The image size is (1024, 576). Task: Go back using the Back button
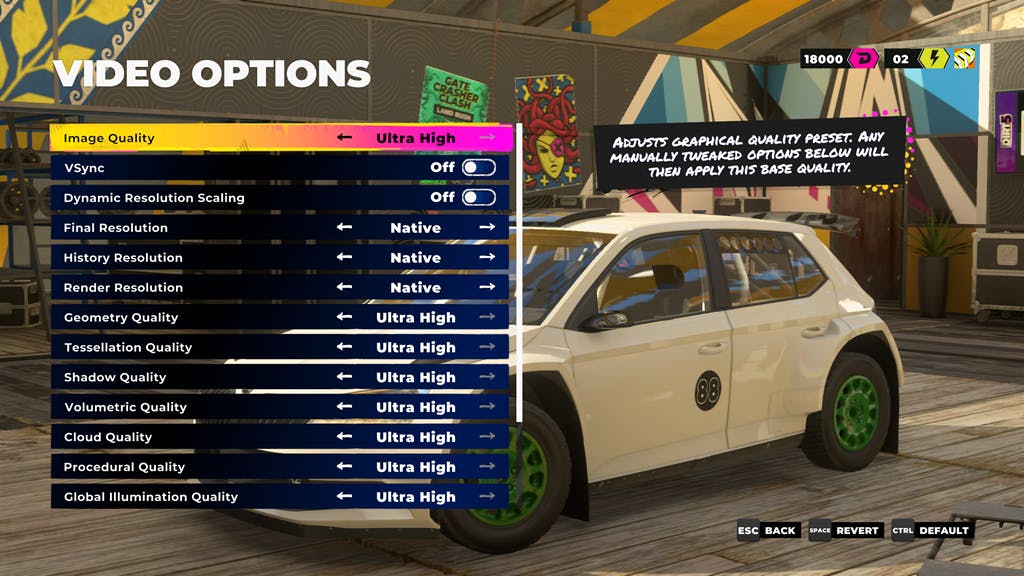(x=768, y=531)
